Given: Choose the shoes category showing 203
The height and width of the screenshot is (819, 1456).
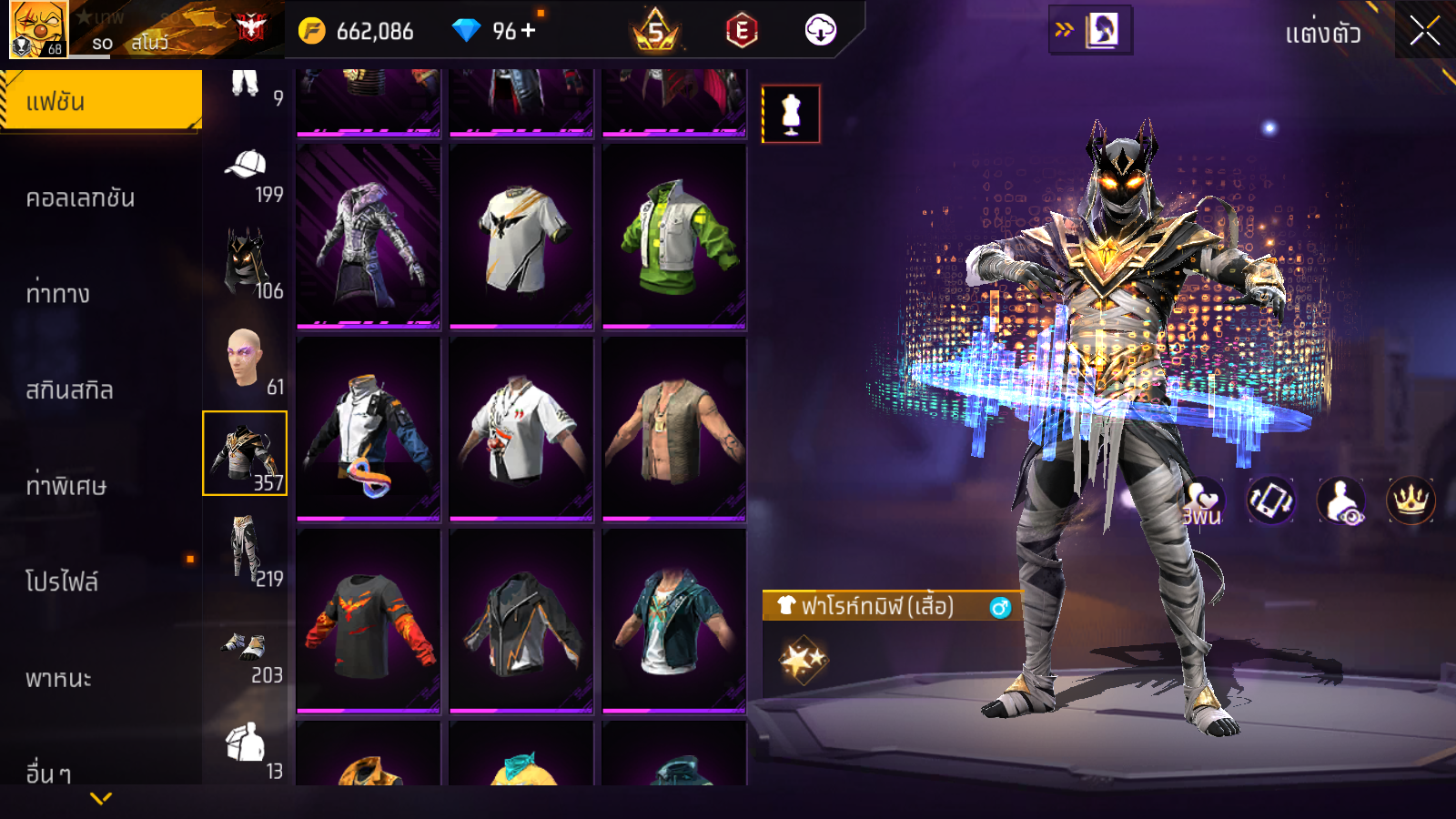Looking at the screenshot, I should pos(246,652).
